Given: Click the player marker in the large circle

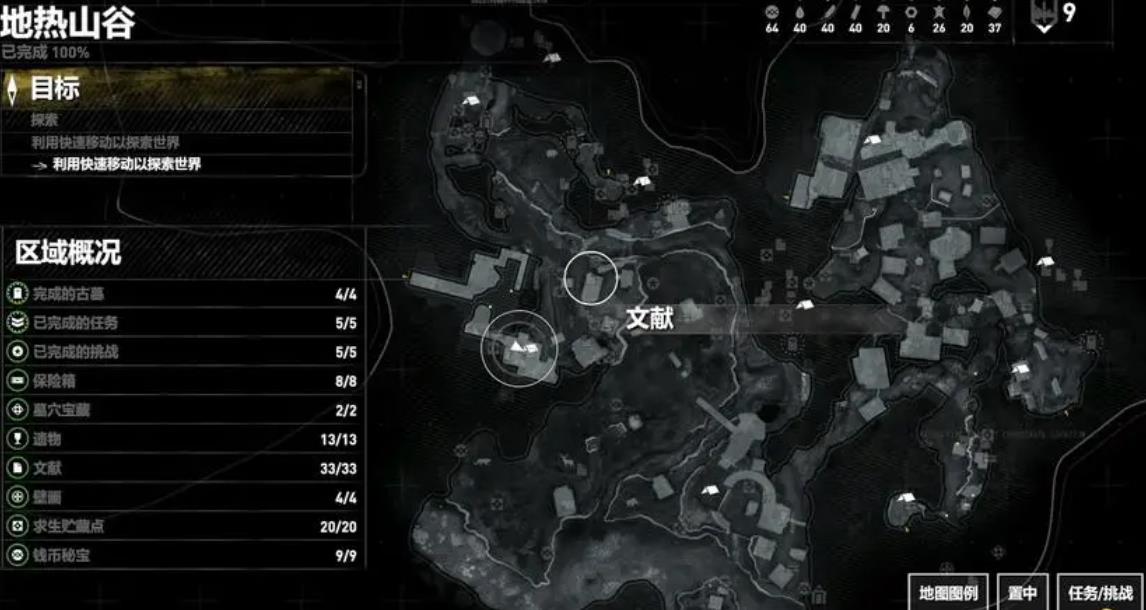Looking at the screenshot, I should coord(518,346).
